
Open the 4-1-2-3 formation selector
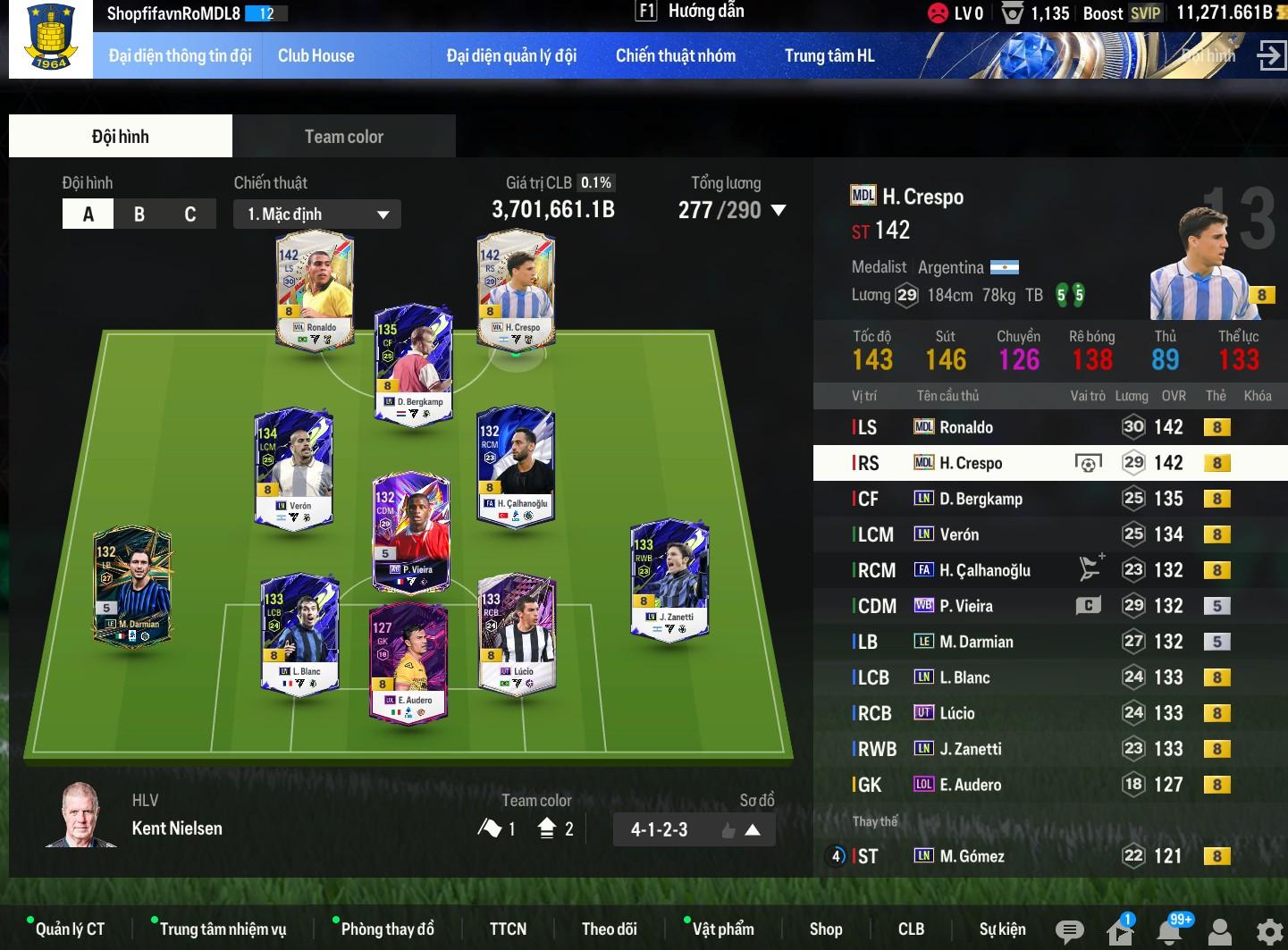(694, 829)
